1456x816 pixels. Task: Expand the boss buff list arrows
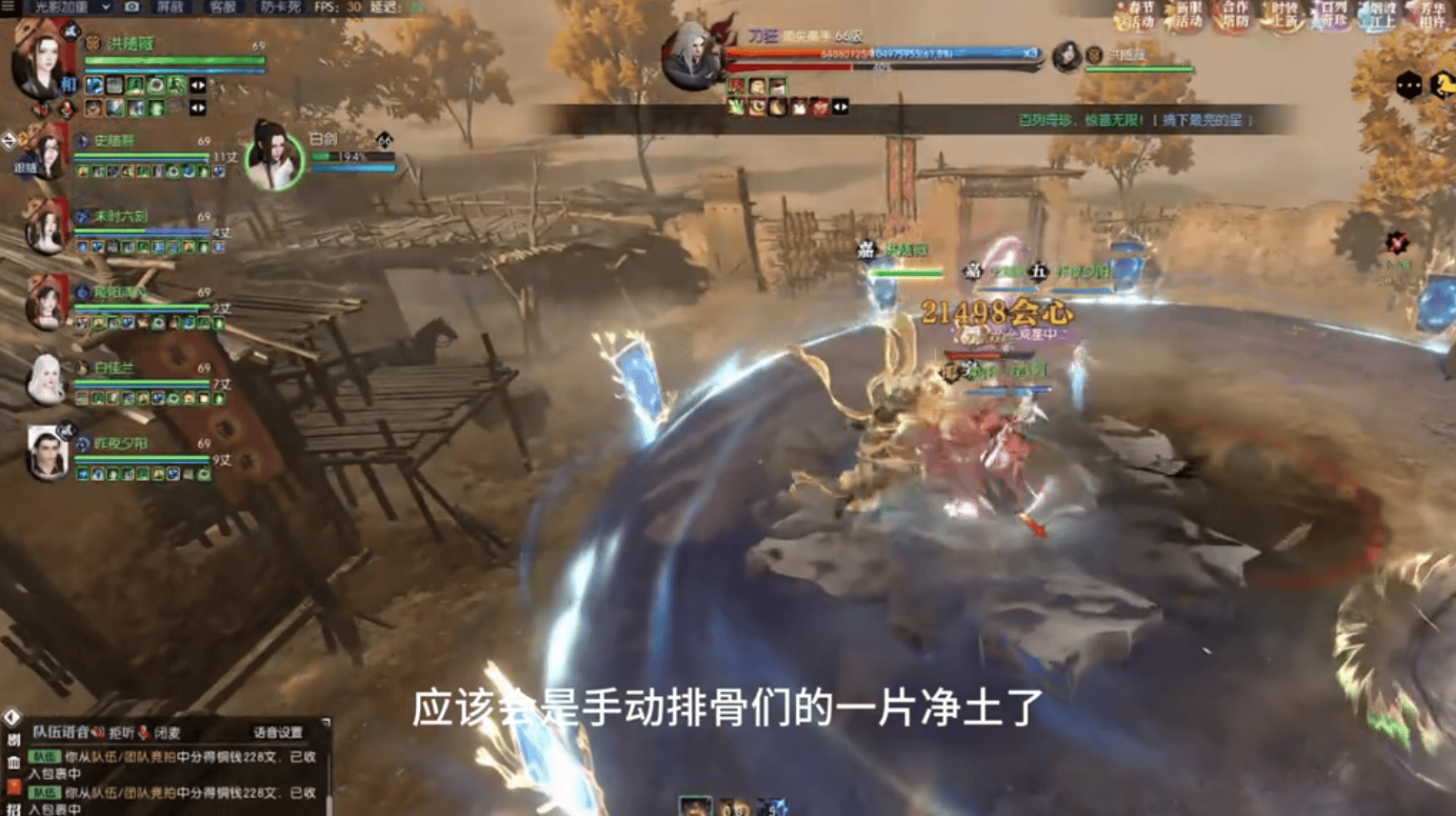pos(840,108)
